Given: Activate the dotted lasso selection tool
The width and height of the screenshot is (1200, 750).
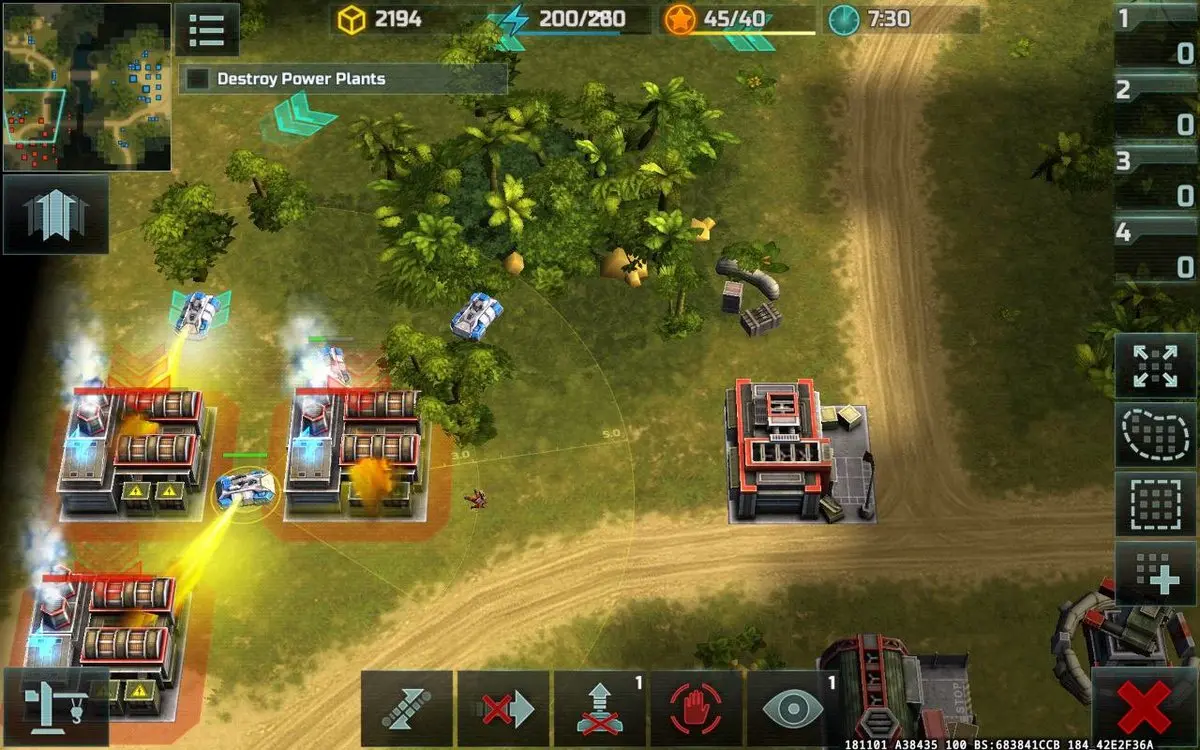Looking at the screenshot, I should point(1155,435).
